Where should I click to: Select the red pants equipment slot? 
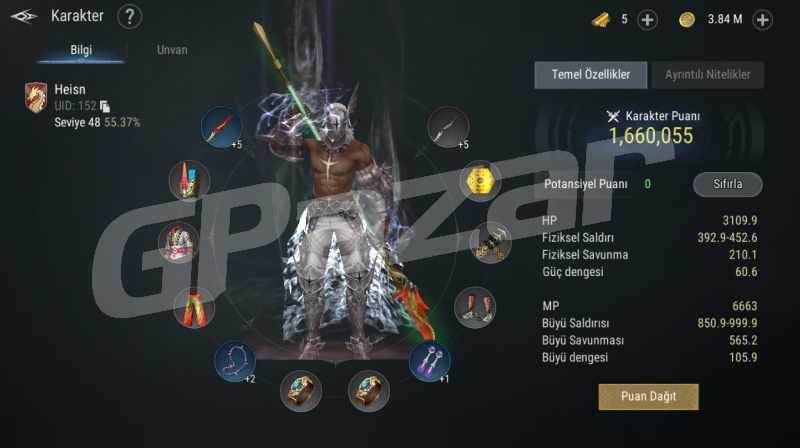tap(192, 307)
